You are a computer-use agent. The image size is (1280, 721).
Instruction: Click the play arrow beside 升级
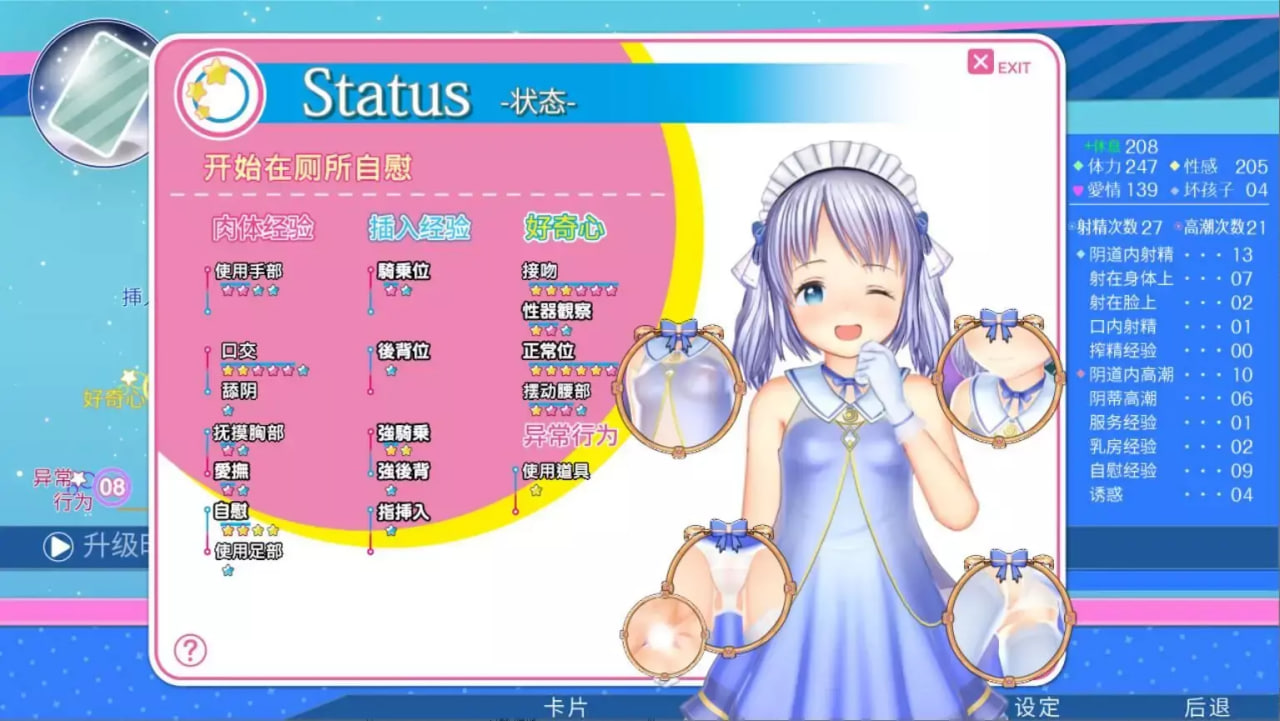point(58,546)
